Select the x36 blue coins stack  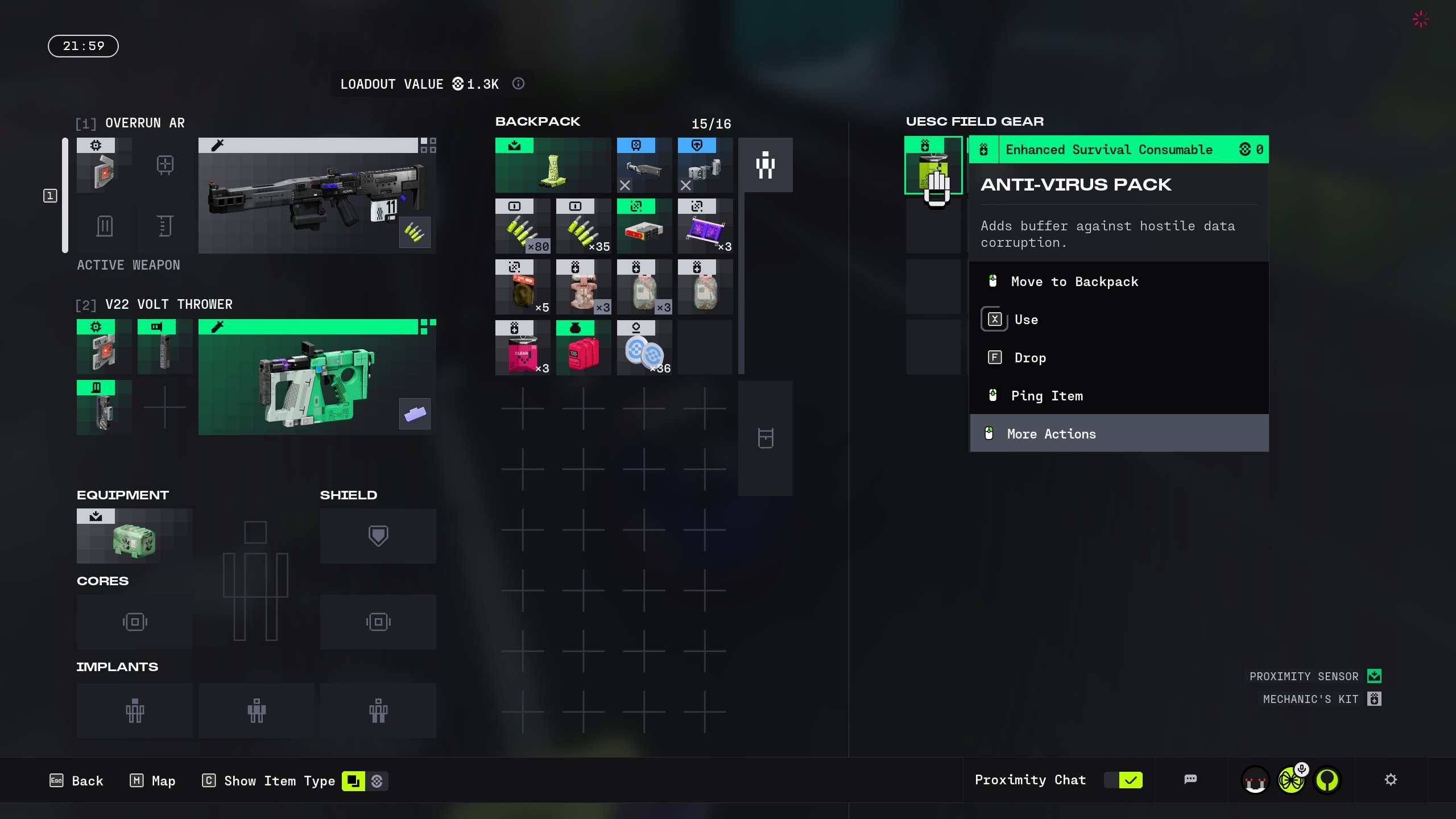click(x=644, y=348)
